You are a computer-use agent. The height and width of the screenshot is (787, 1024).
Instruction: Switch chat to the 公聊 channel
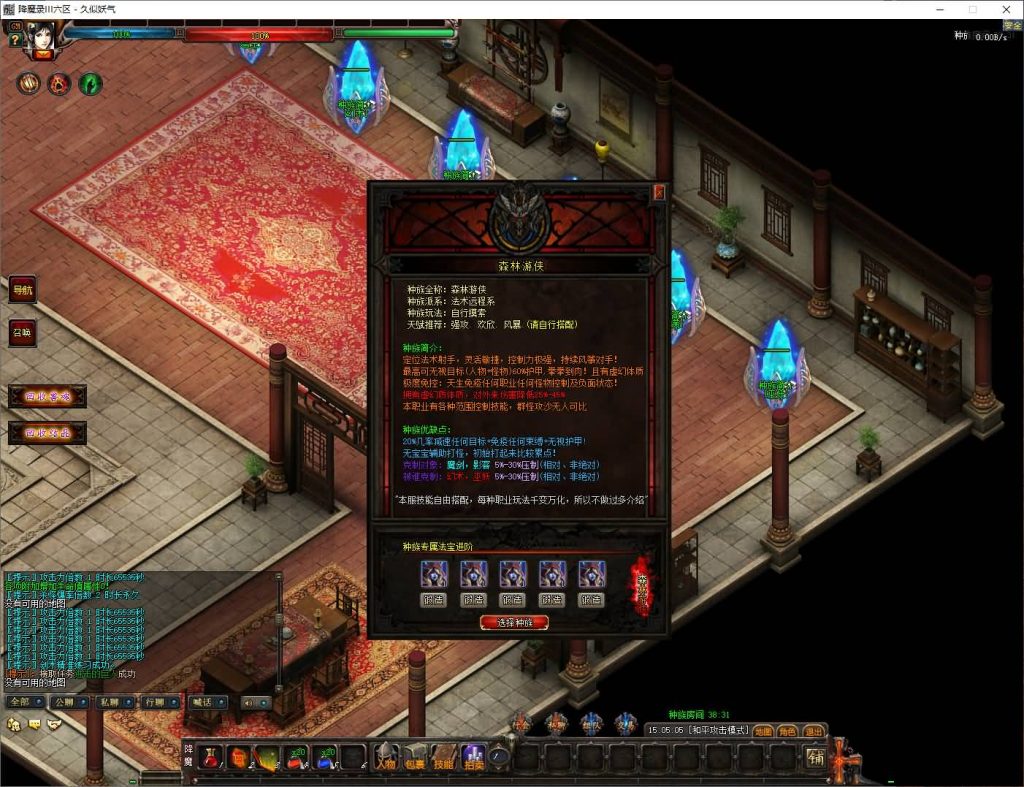pos(65,702)
